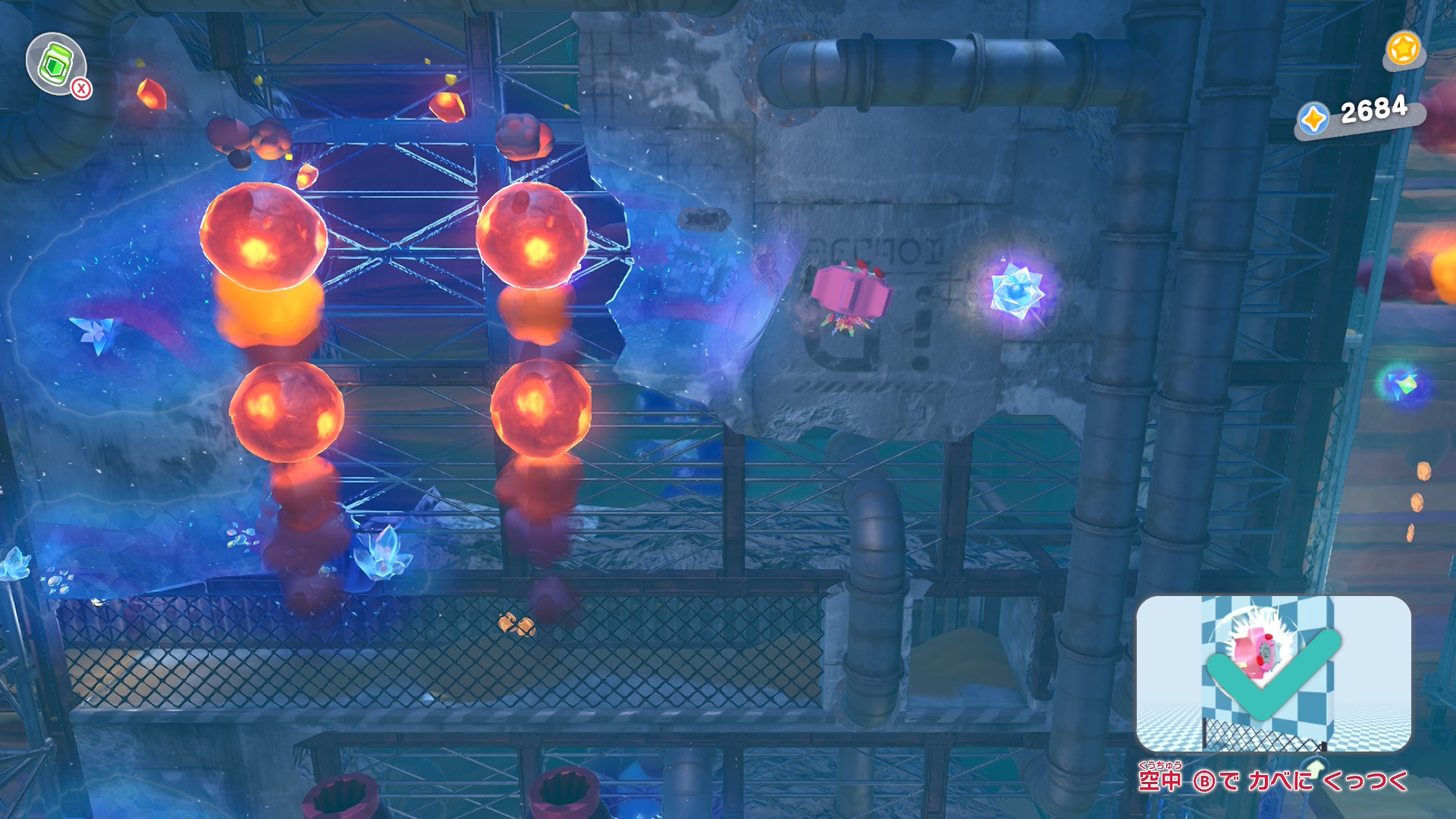Screen dimensions: 1456x819
Task: Open the wall-cling tutorial thumbnail
Action: pyautogui.click(x=1272, y=673)
